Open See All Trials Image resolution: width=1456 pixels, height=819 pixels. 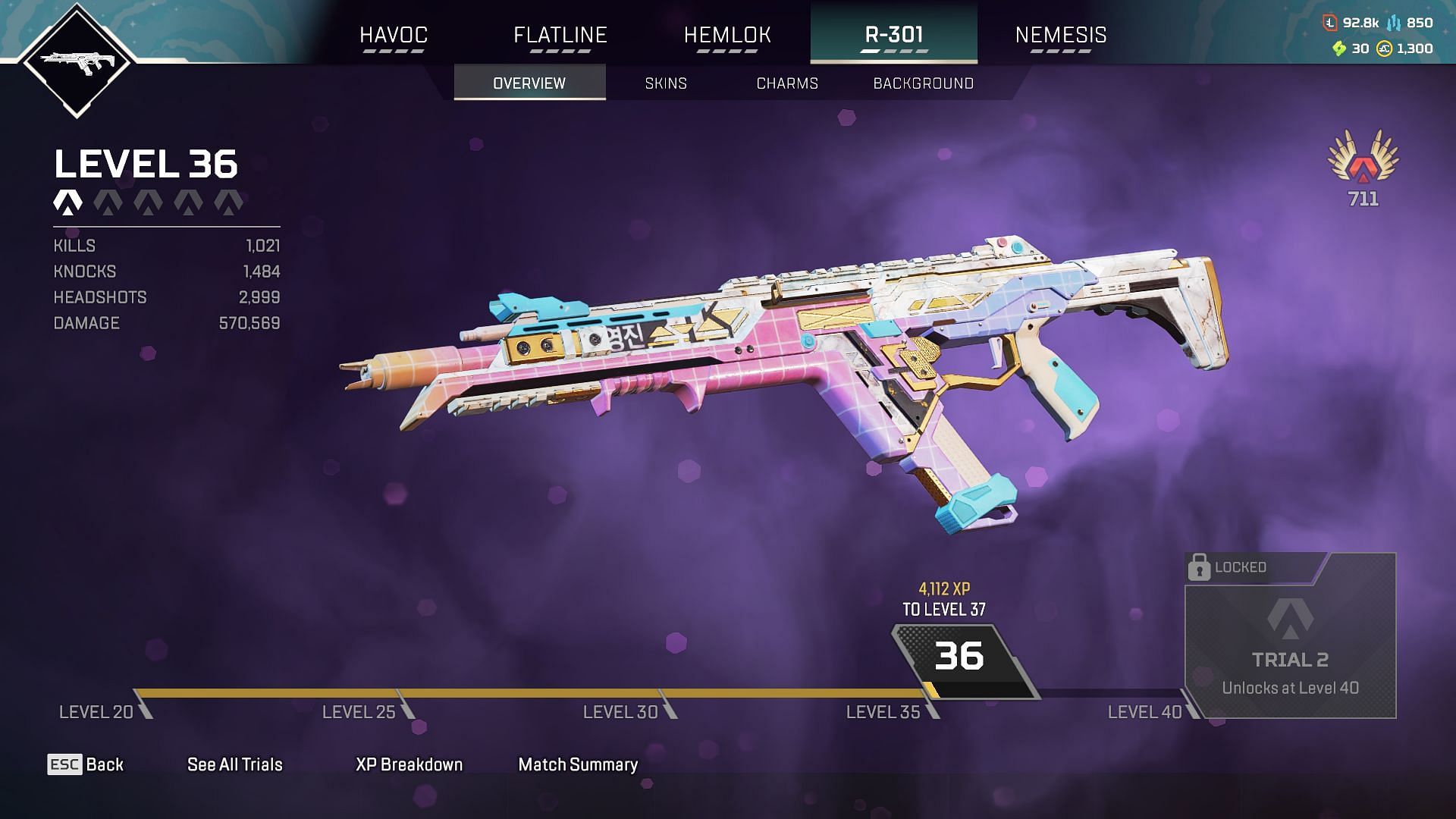click(235, 764)
